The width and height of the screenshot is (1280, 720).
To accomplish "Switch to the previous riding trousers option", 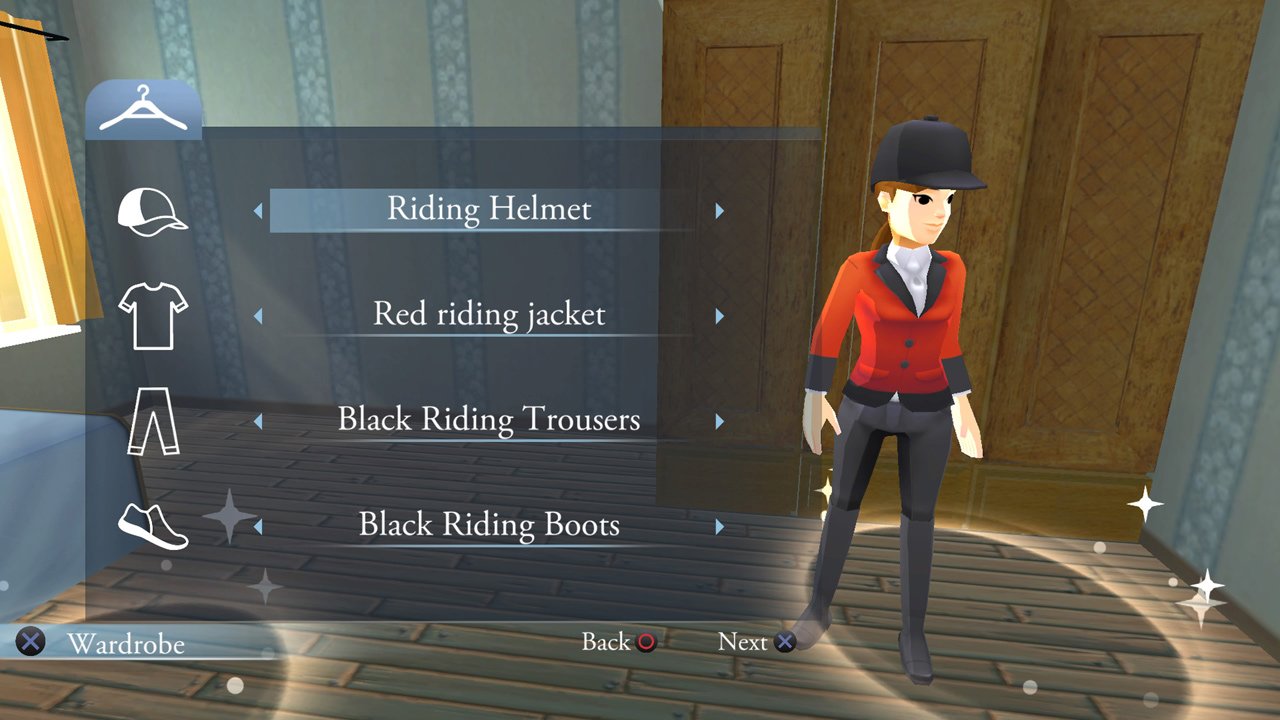I will (259, 423).
